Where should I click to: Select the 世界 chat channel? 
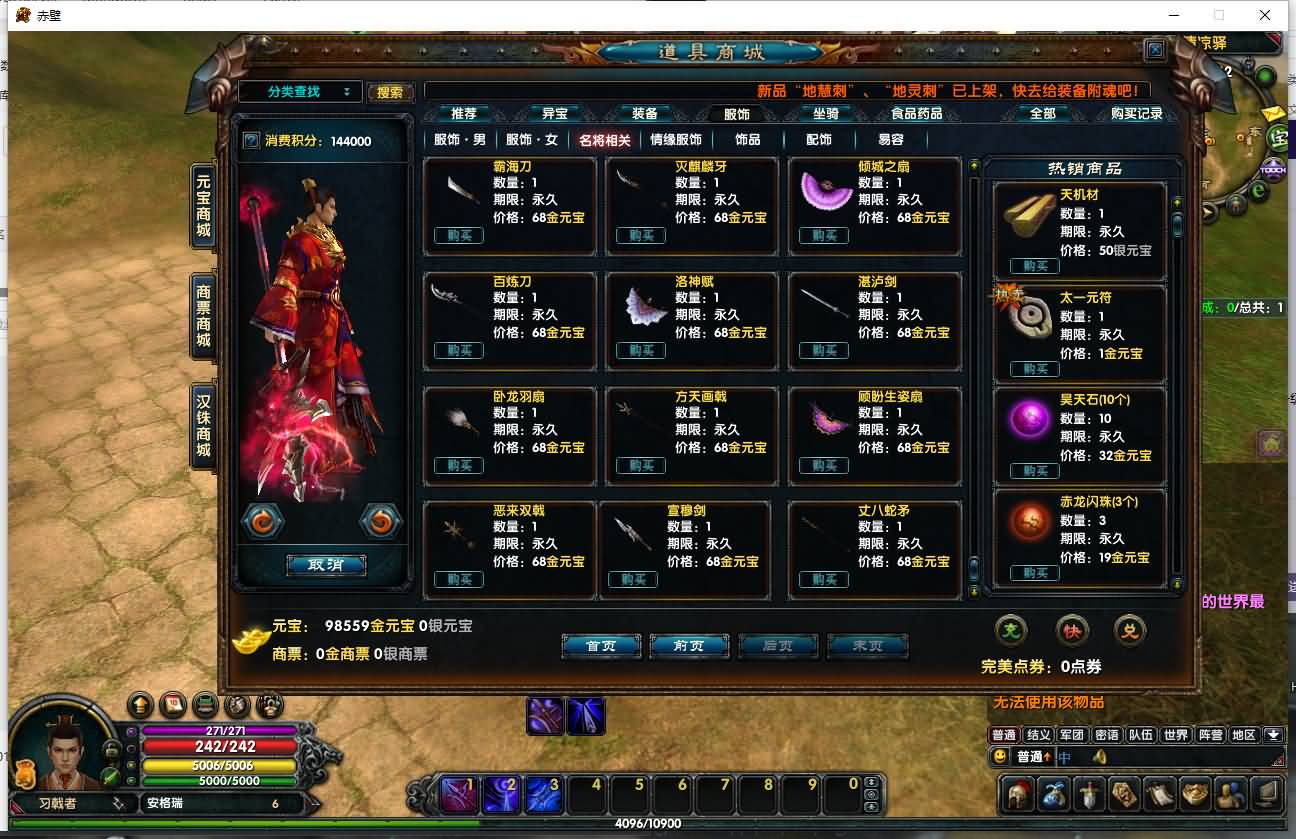(1176, 735)
